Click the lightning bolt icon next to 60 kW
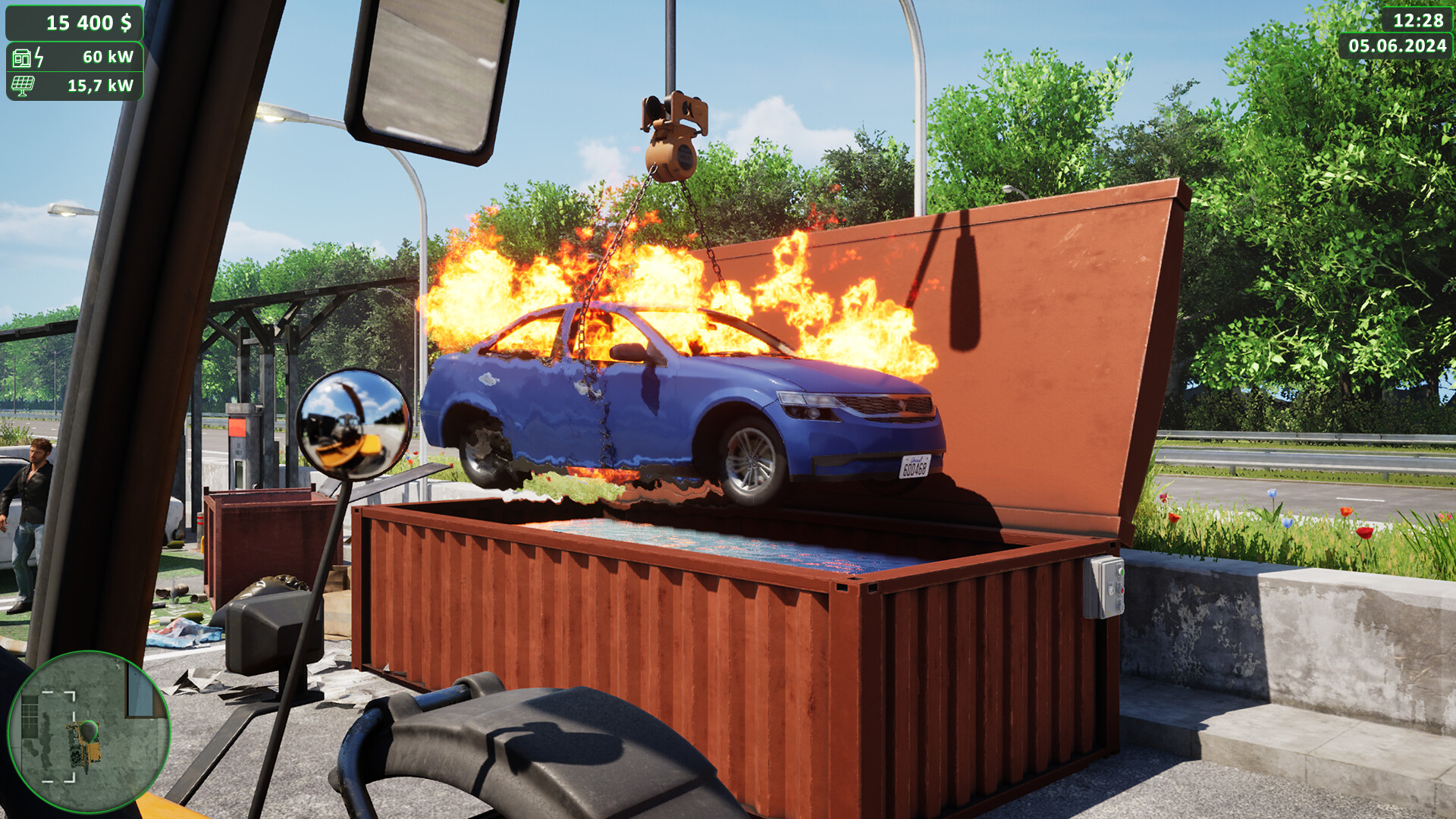Screen dimensions: 1456x819 pyautogui.click(x=39, y=58)
